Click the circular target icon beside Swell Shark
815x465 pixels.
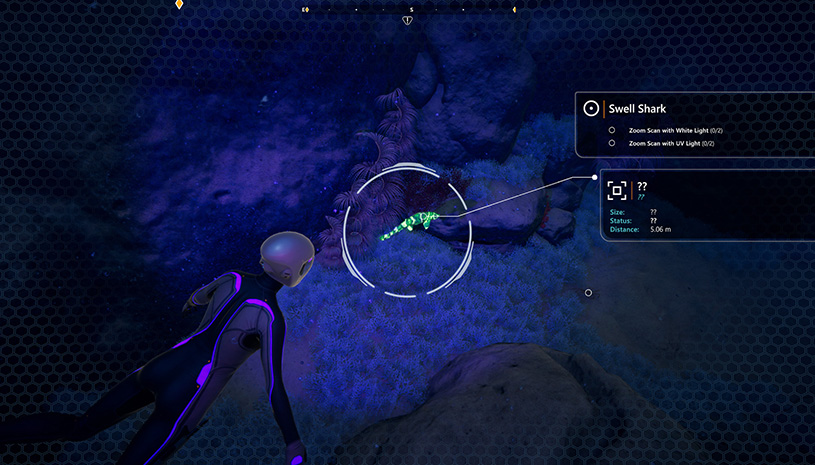pyautogui.click(x=591, y=108)
